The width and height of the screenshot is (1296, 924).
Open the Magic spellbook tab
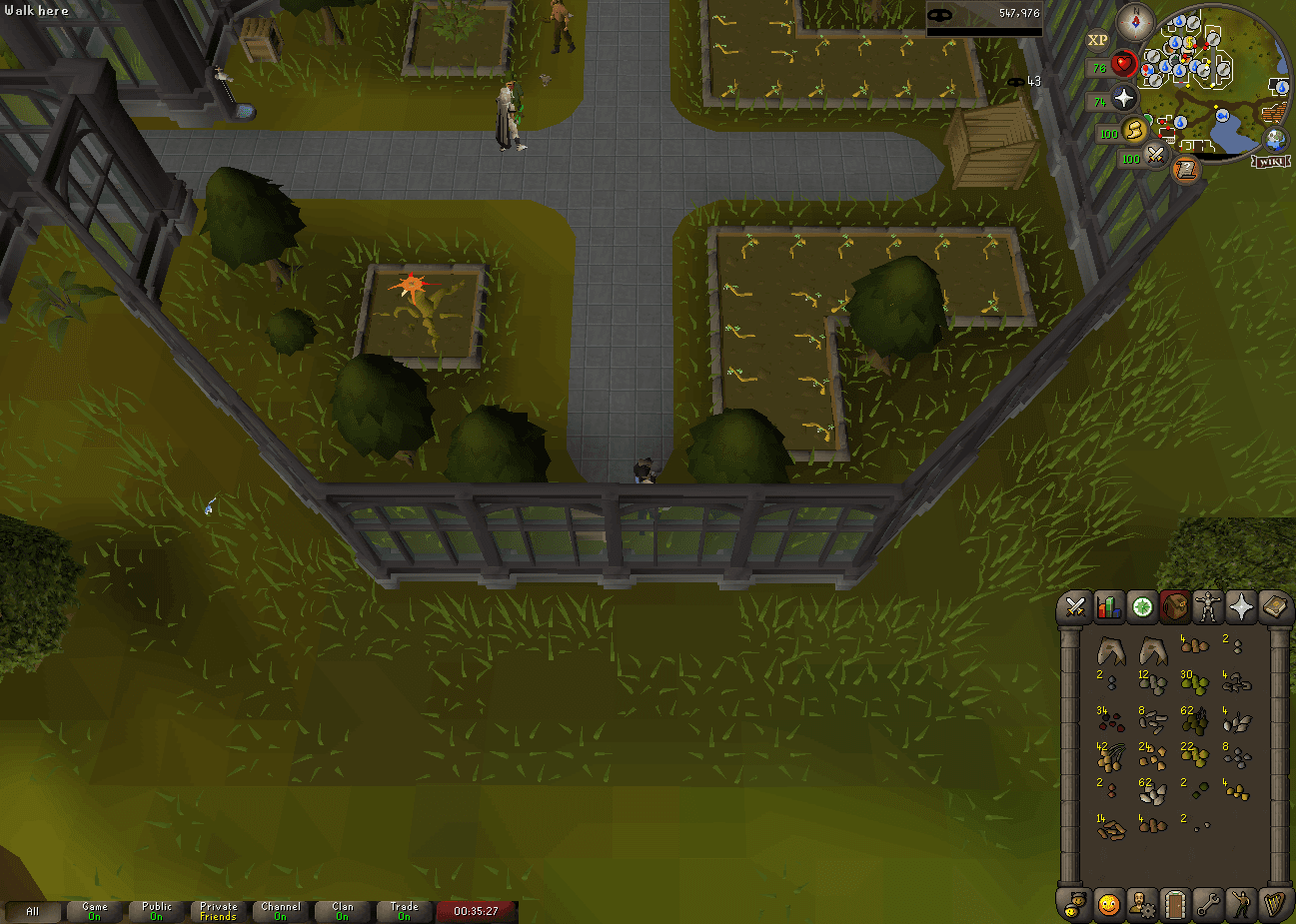(x=1275, y=606)
